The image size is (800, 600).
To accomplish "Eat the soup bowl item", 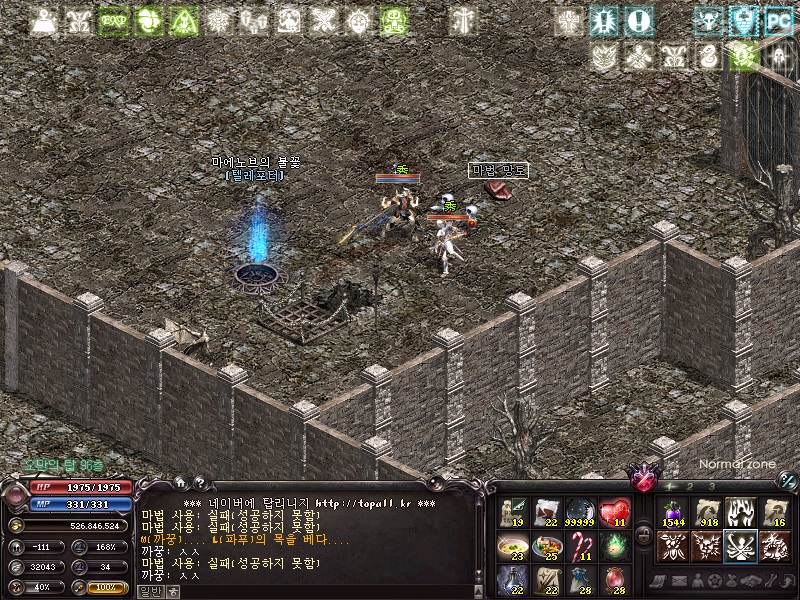I will click(513, 545).
